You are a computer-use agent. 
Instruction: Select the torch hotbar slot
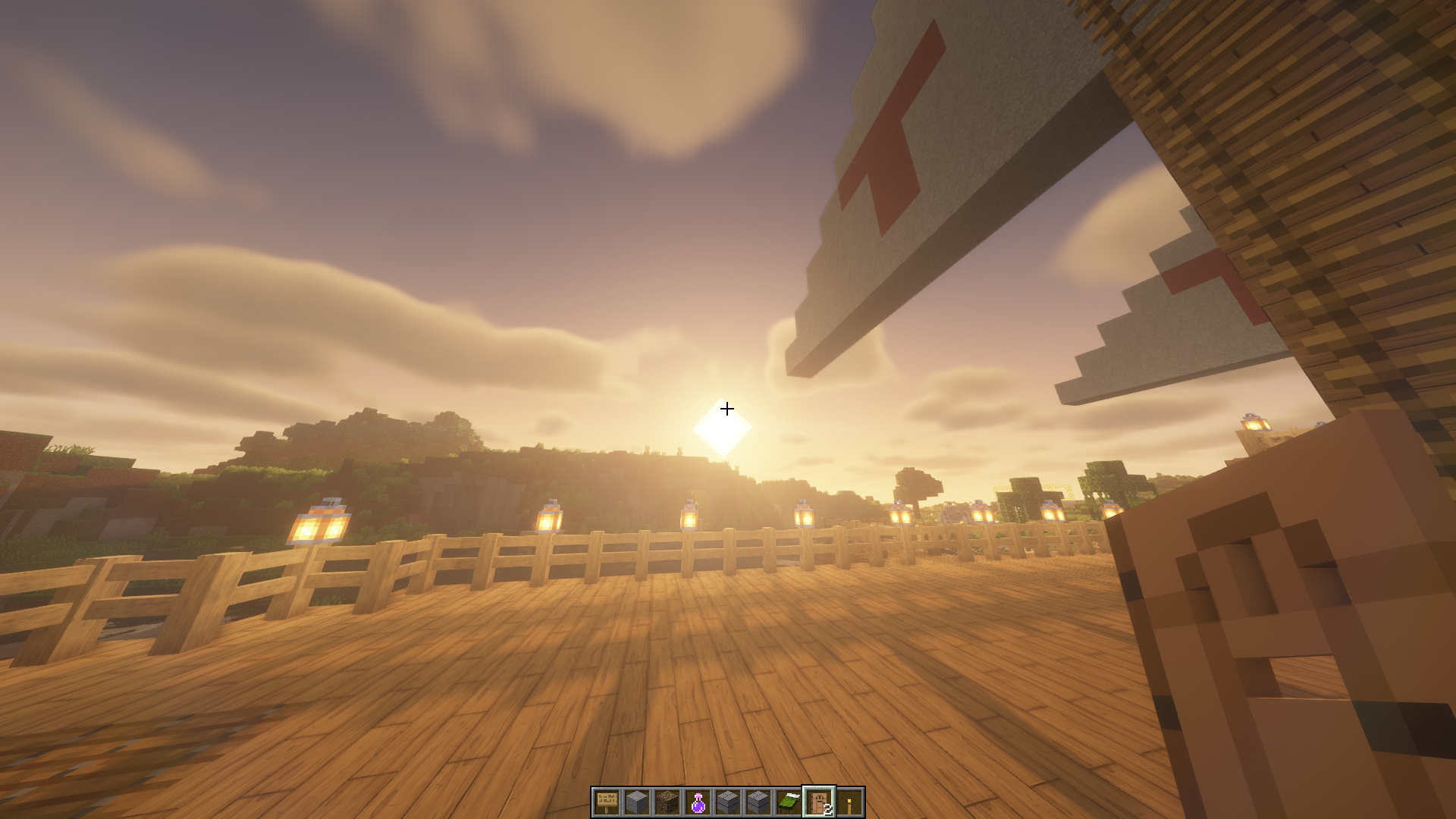[x=849, y=802]
